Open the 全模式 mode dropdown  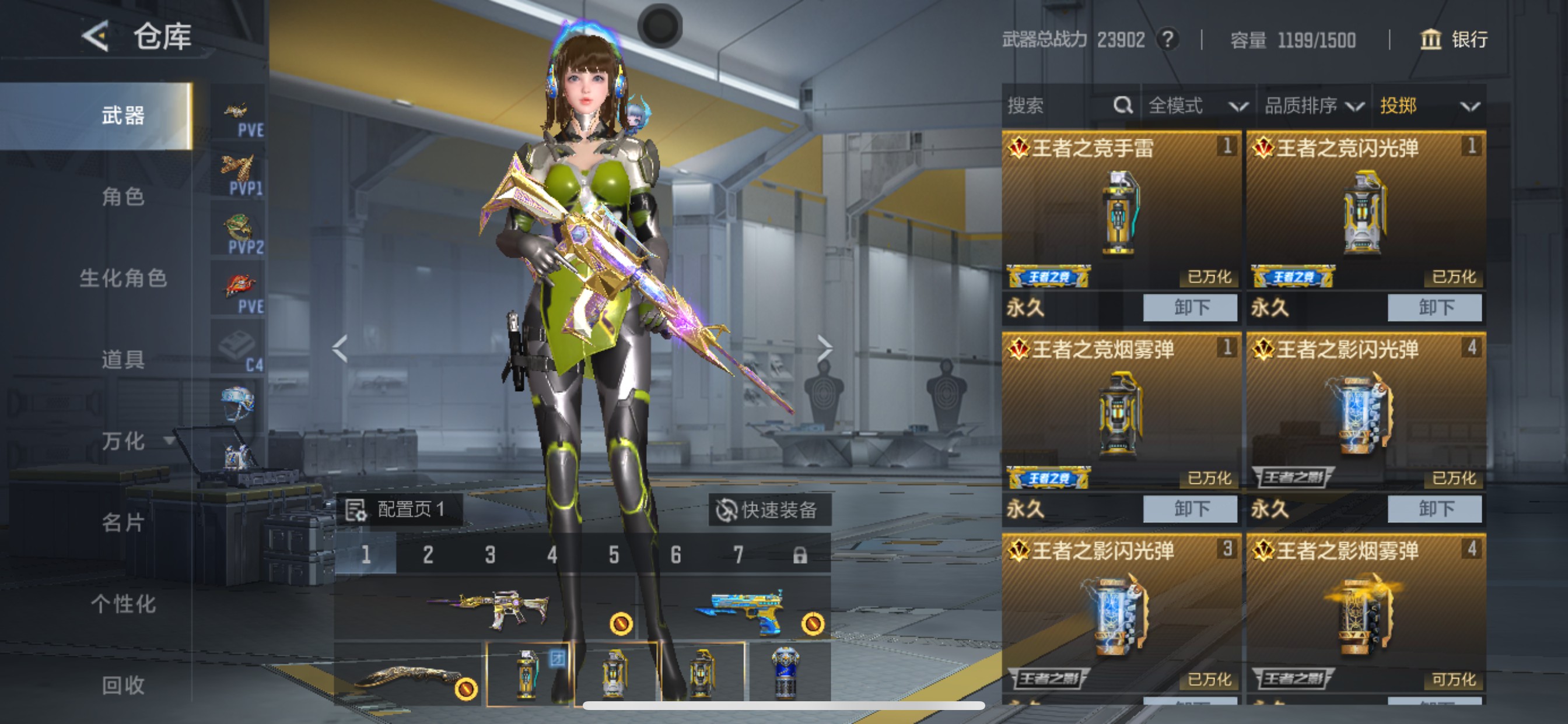(1196, 105)
